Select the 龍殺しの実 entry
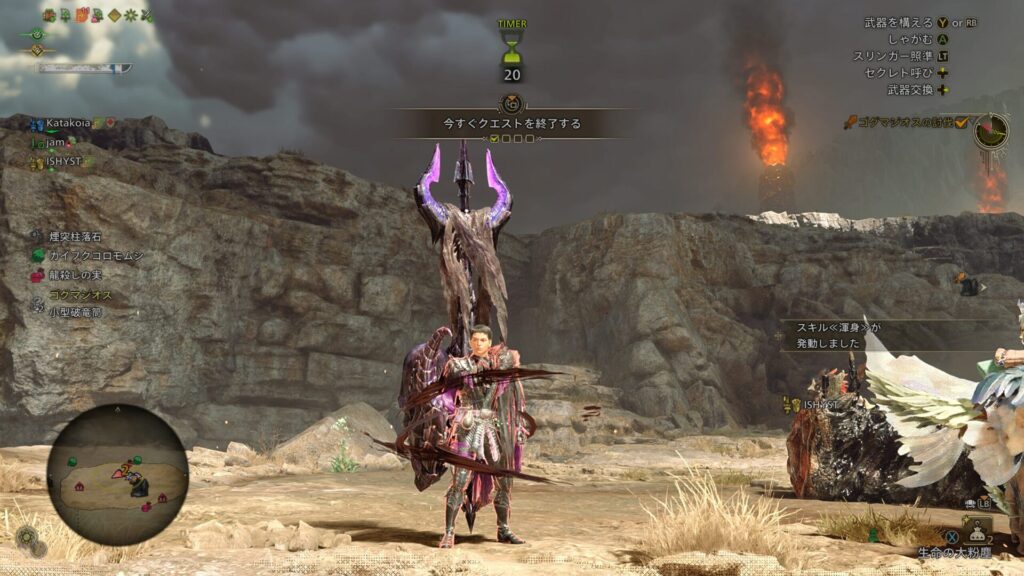The image size is (1024, 576). [x=76, y=275]
